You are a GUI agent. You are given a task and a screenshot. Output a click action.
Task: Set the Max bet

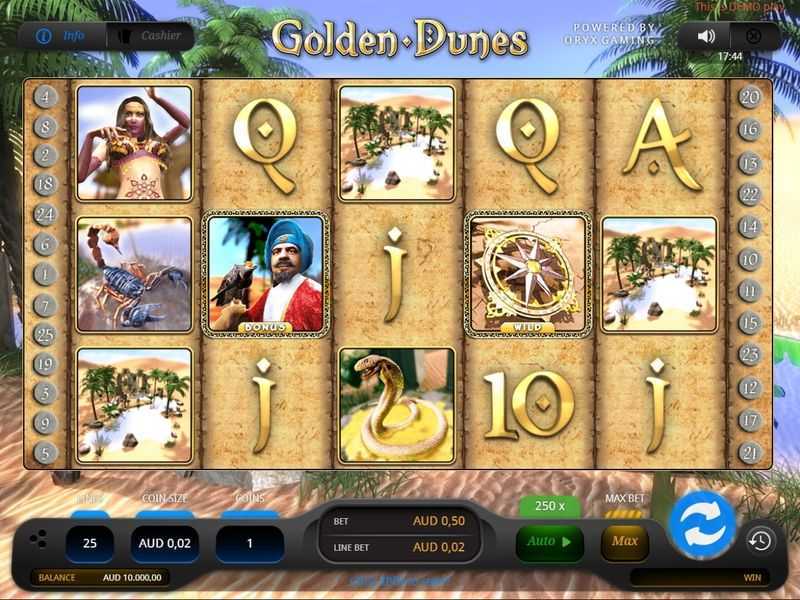[x=625, y=542]
